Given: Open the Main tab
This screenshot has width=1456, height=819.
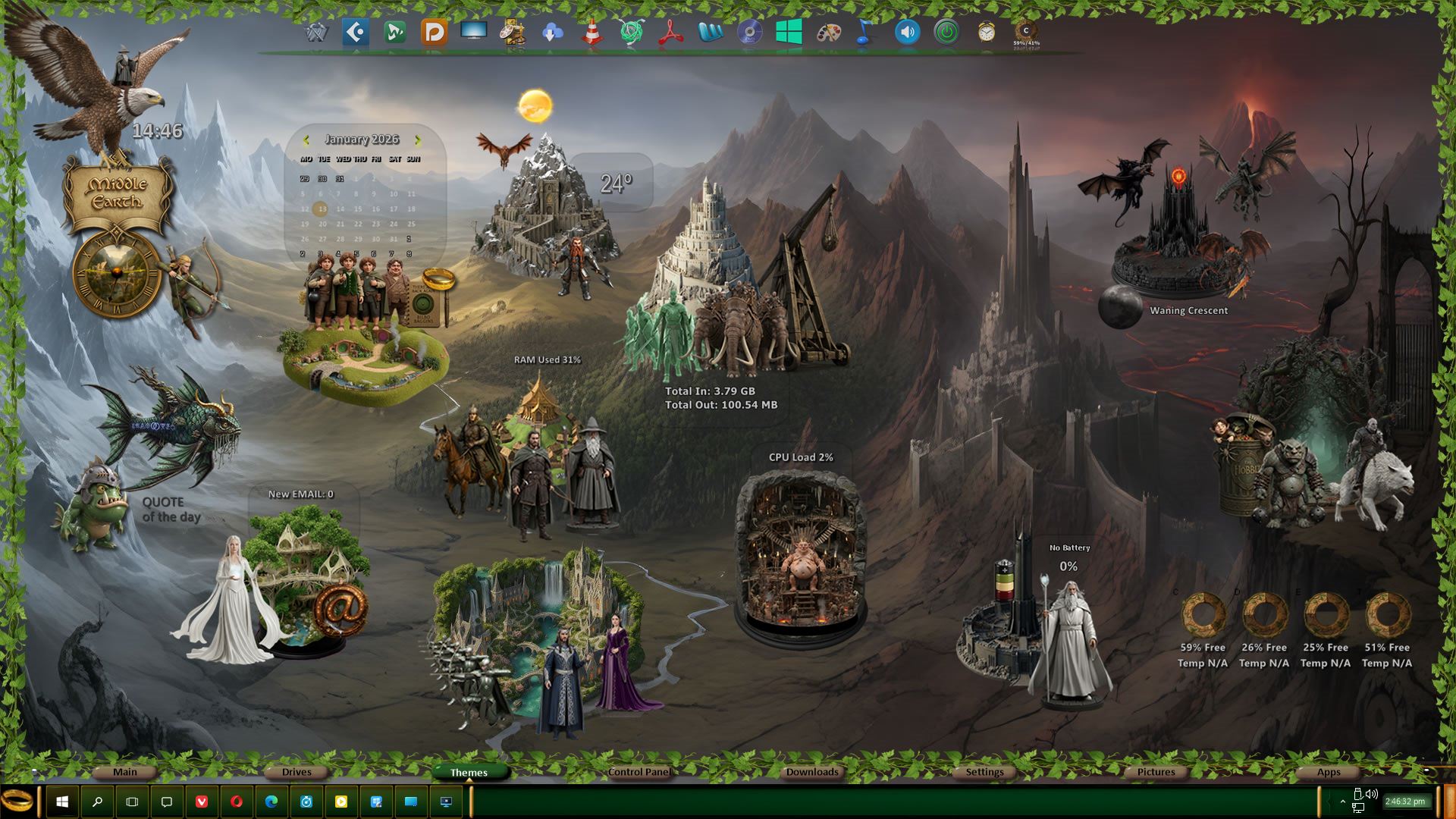Looking at the screenshot, I should click(x=125, y=772).
